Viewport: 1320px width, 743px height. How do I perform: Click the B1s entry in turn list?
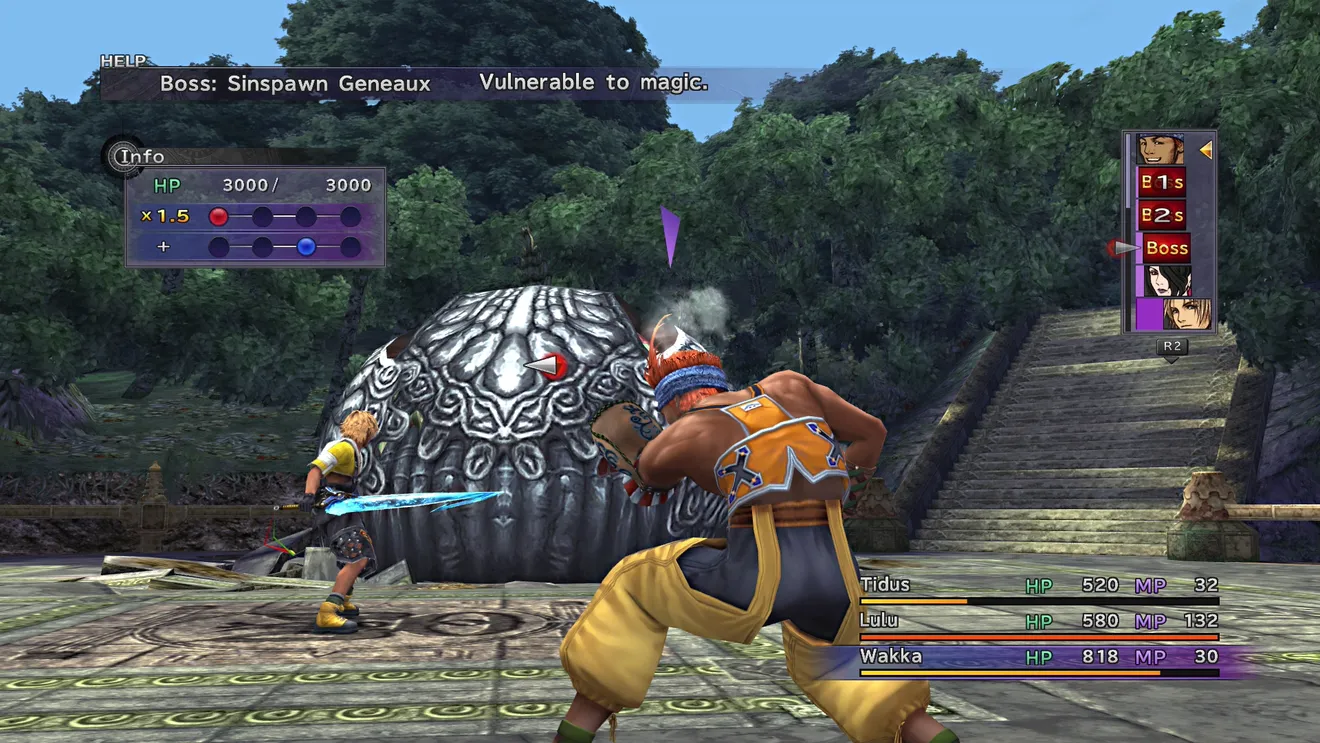pyautogui.click(x=1161, y=182)
